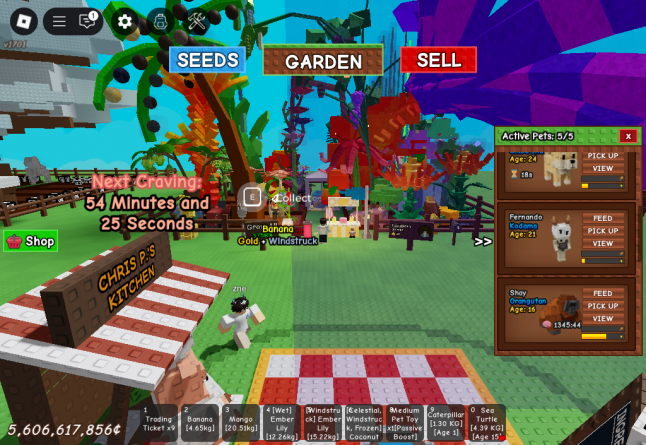Feed Fernando the Kodama

603,218
